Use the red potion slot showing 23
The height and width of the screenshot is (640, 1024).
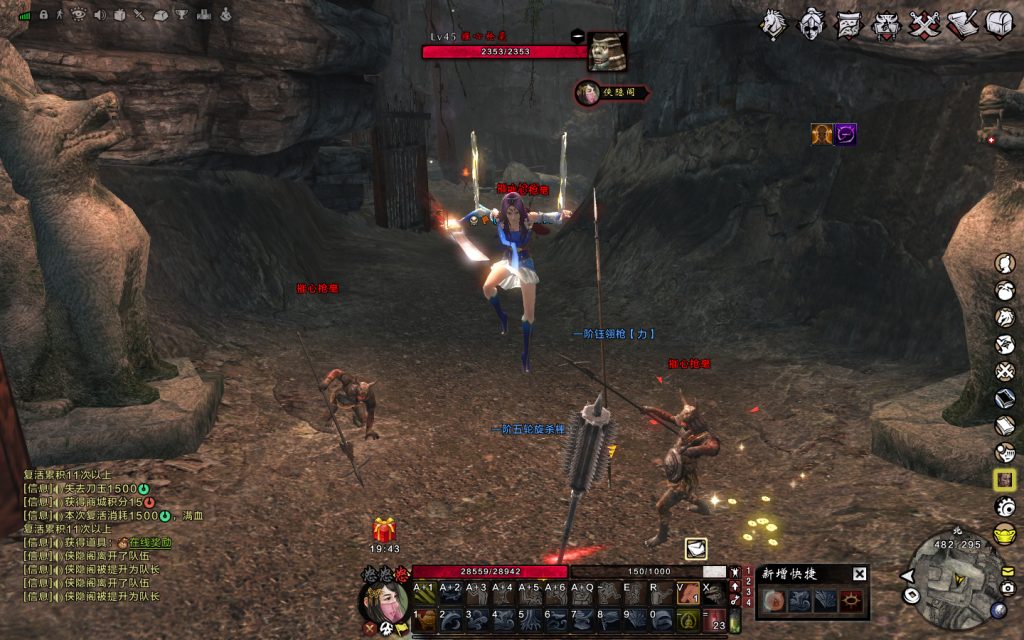tap(714, 620)
